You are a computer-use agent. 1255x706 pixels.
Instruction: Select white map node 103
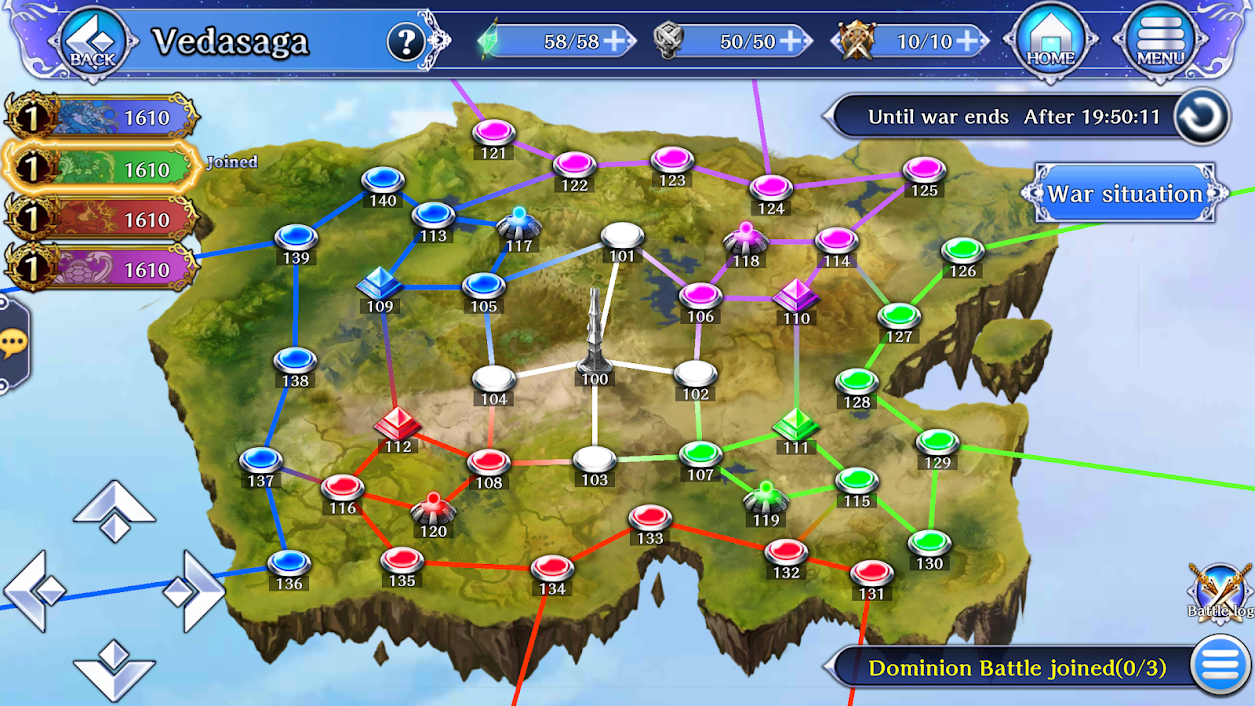595,459
